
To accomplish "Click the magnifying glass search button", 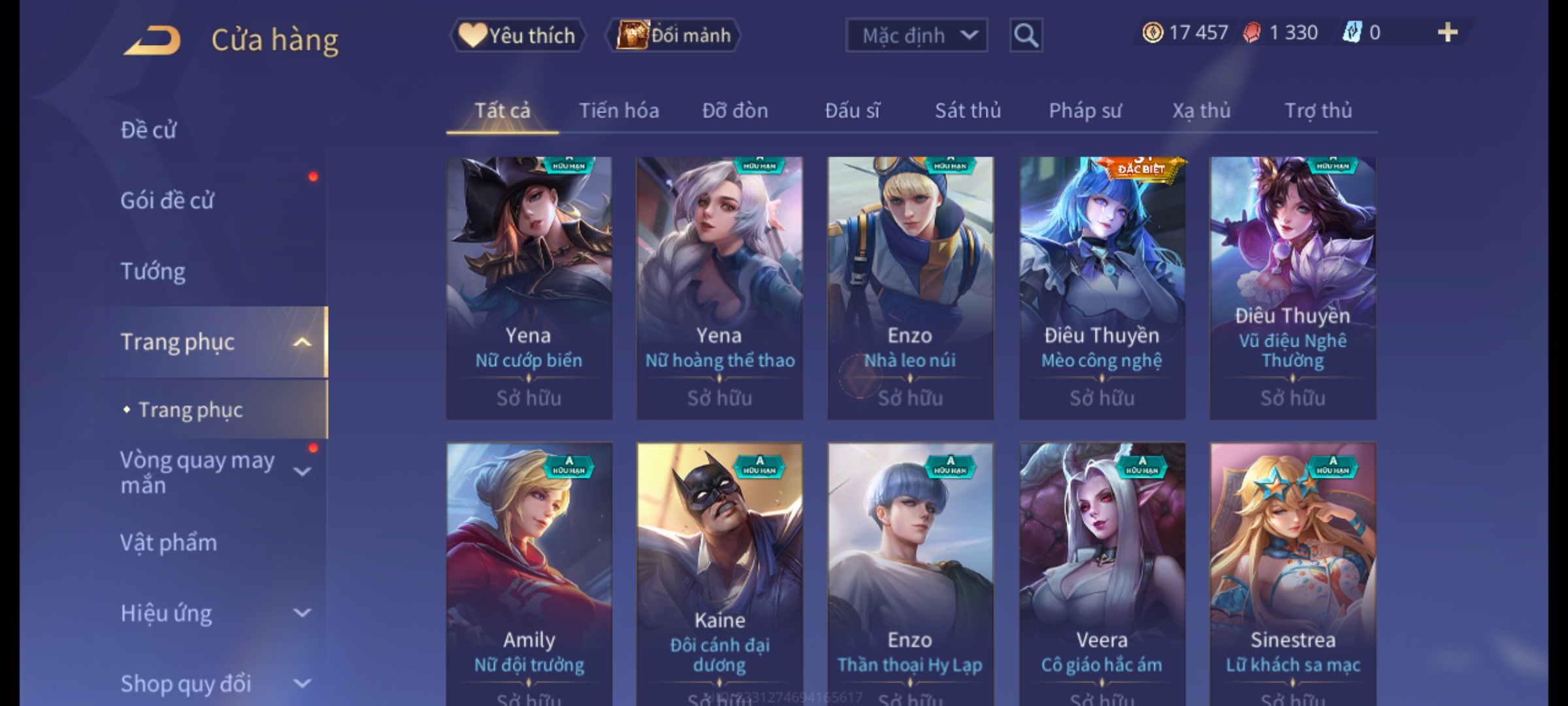I will (x=1026, y=35).
